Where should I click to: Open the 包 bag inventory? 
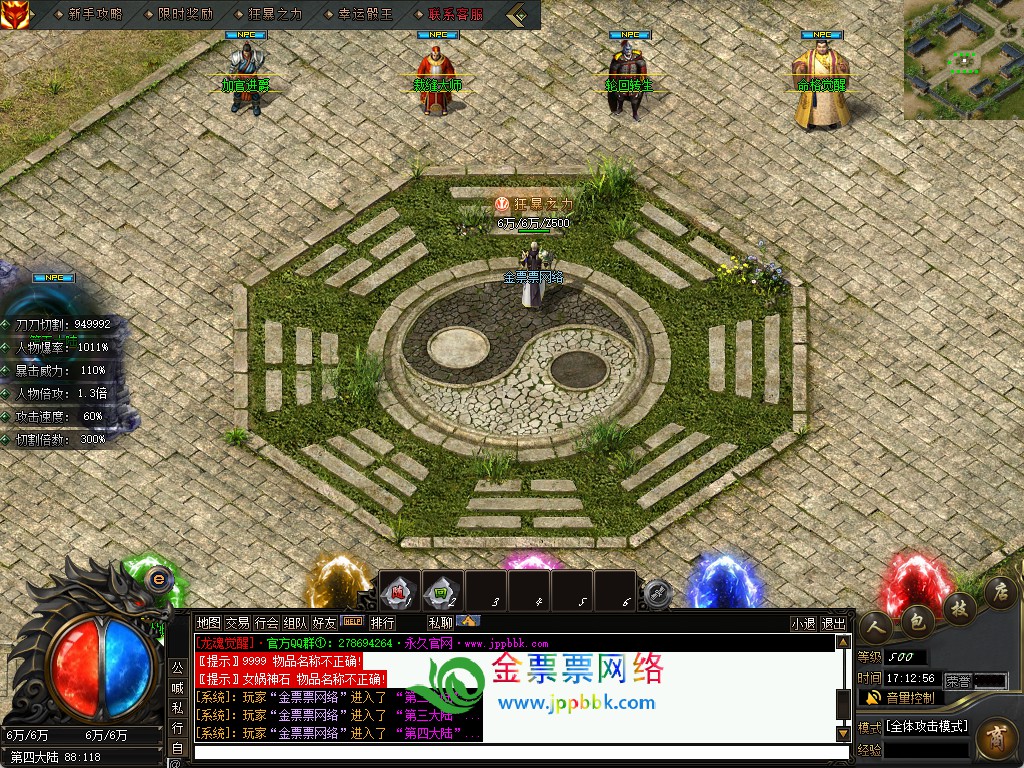coord(916,619)
